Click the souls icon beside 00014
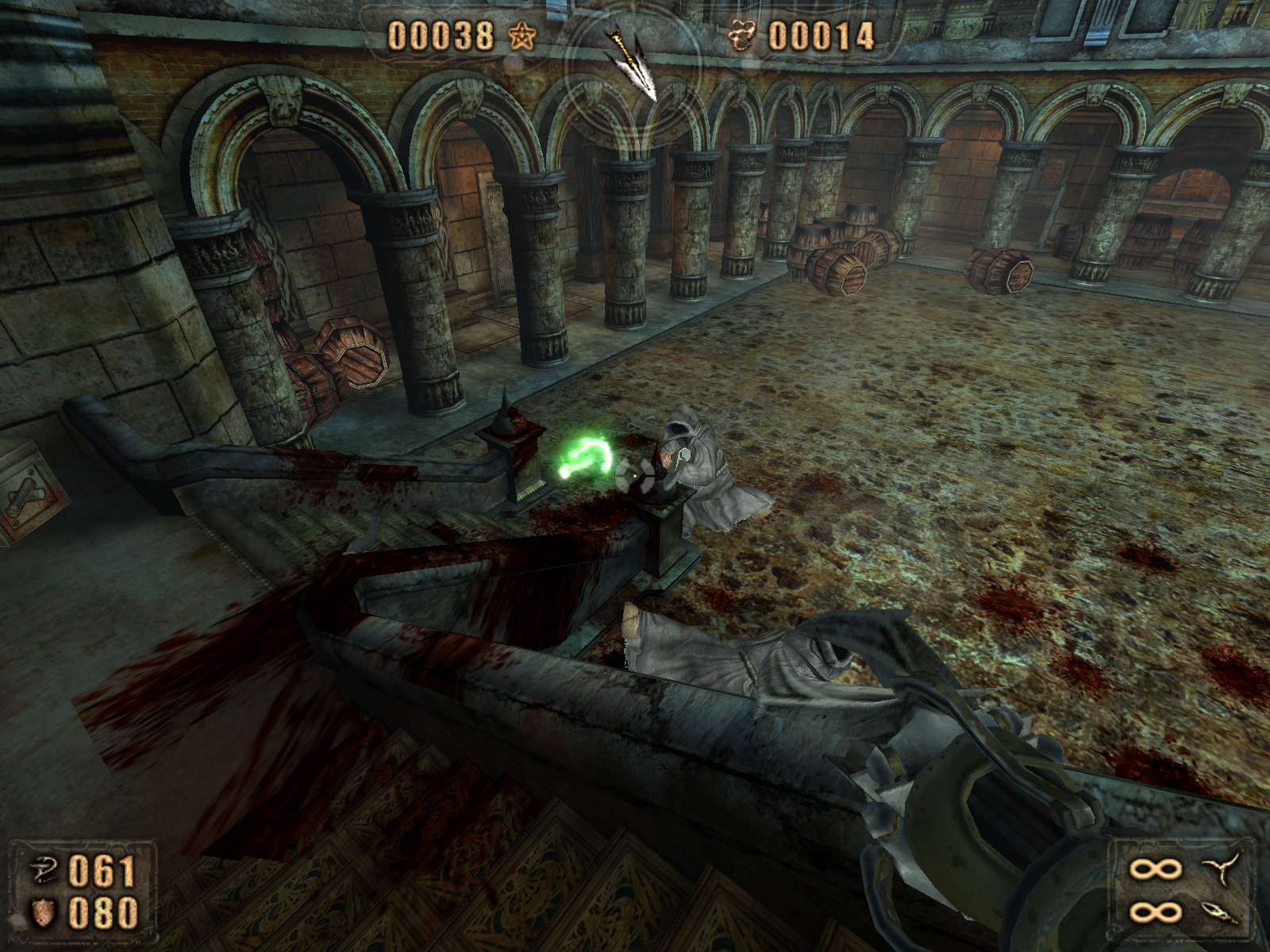Viewport: 1270px width, 952px height. (x=742, y=36)
